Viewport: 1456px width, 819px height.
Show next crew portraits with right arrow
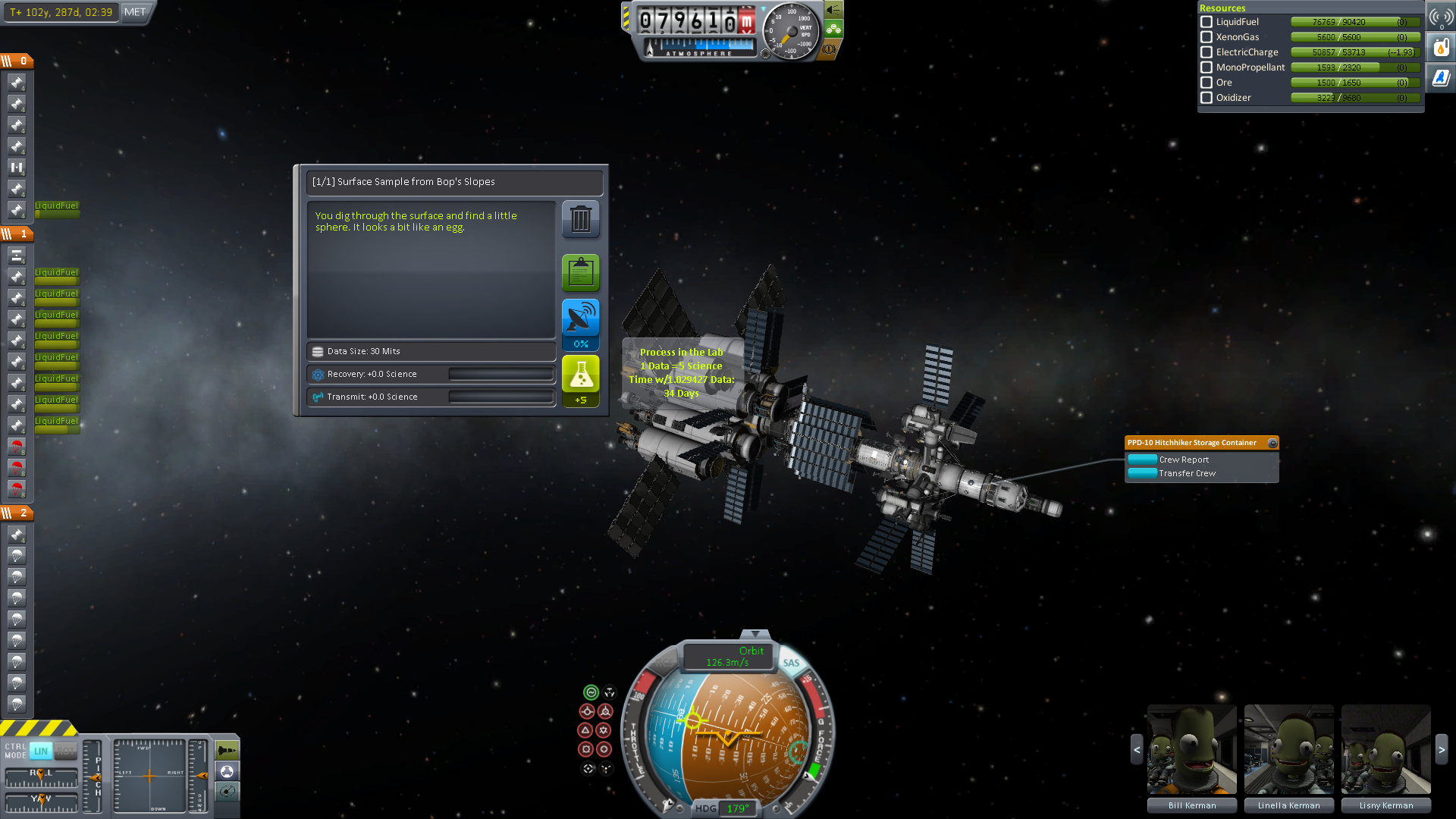click(1442, 749)
